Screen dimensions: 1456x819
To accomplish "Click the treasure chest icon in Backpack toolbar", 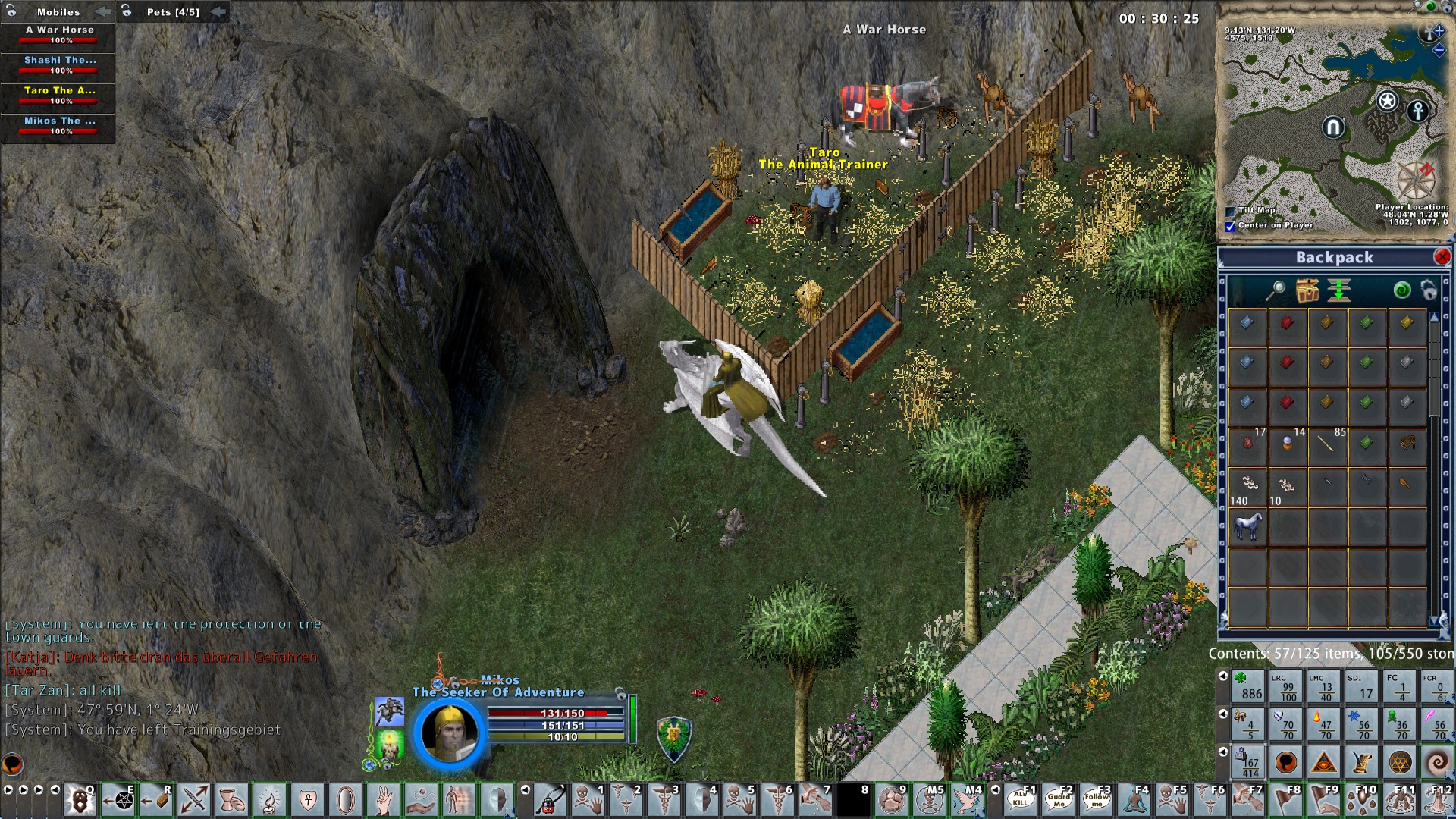I will point(1307,290).
